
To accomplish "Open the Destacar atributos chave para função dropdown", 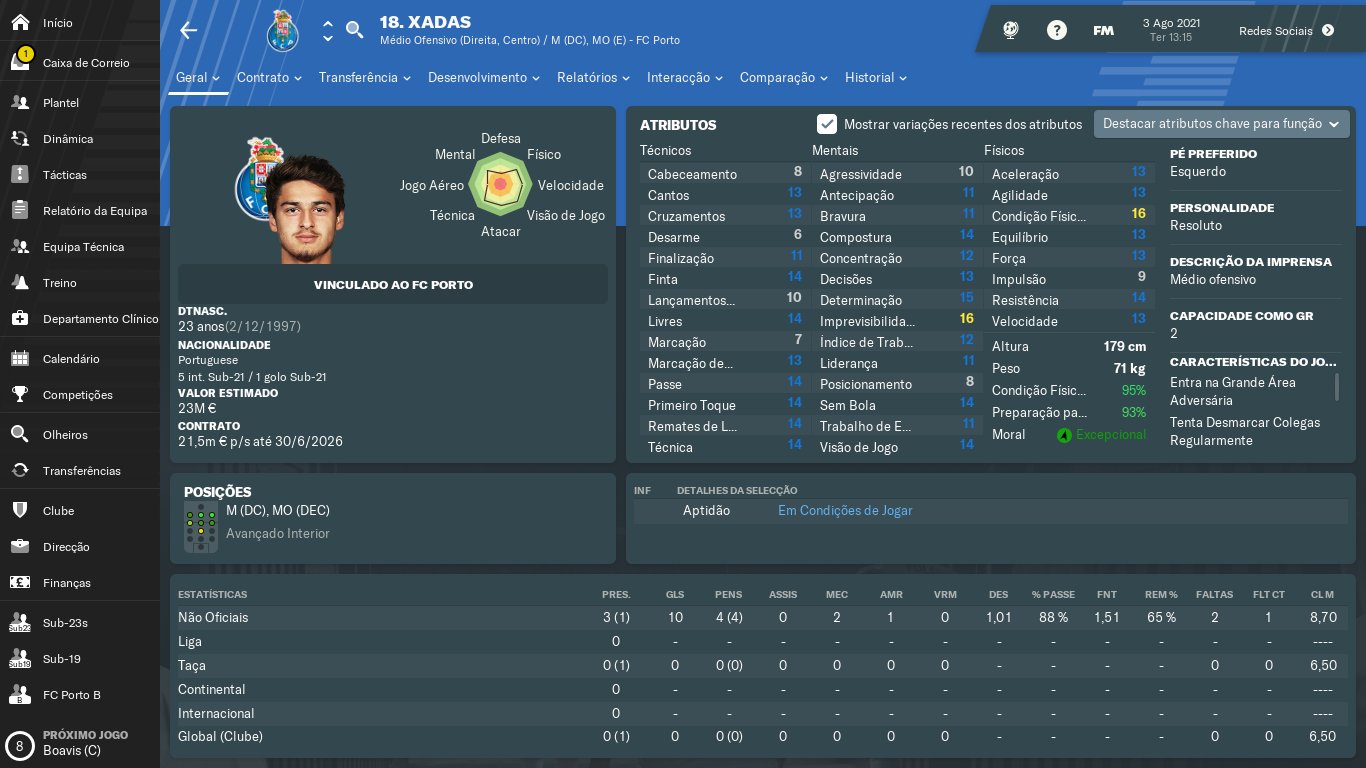I will point(1221,124).
